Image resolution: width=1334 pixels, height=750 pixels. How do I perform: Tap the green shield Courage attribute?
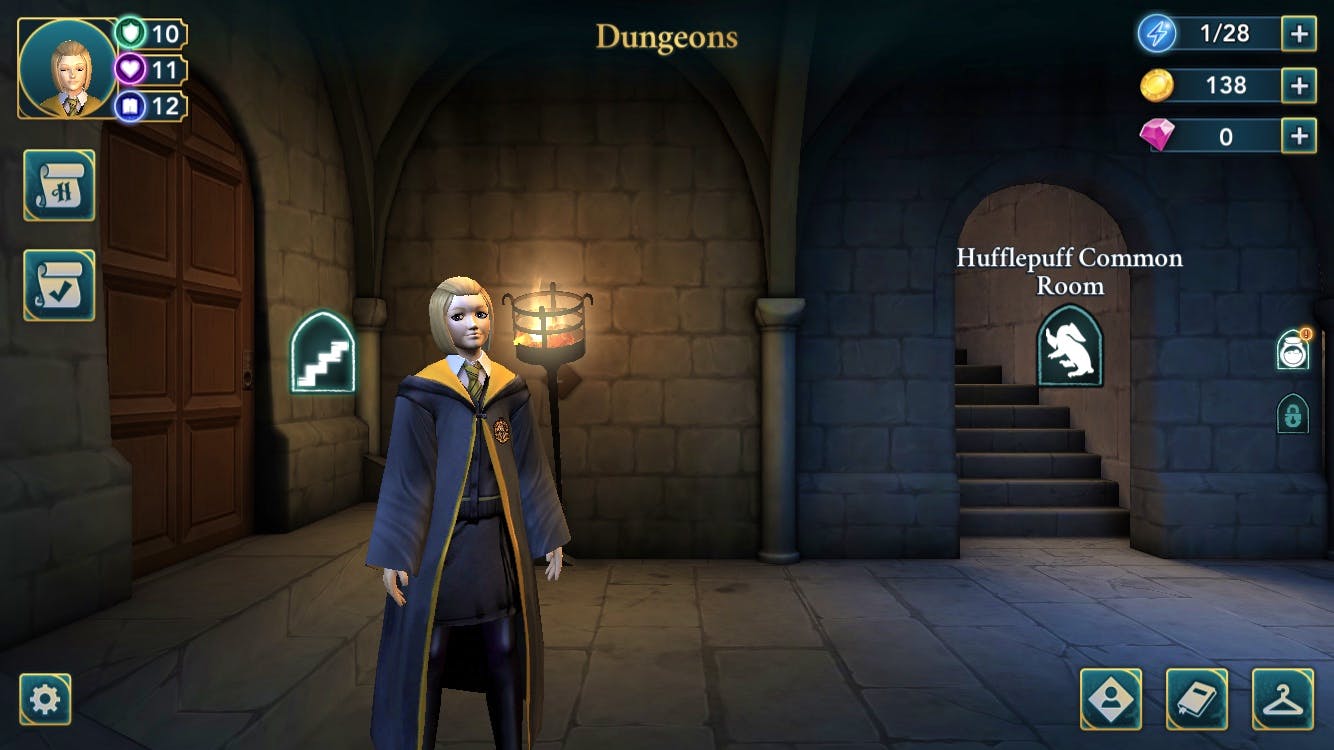[131, 33]
